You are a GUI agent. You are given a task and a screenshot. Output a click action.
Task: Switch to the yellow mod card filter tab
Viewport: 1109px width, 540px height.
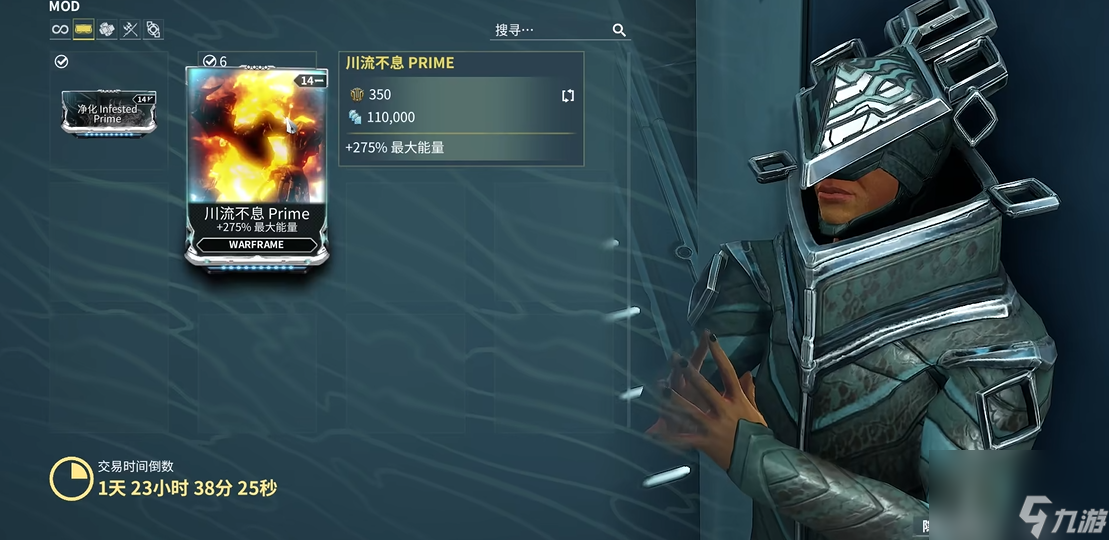(84, 29)
